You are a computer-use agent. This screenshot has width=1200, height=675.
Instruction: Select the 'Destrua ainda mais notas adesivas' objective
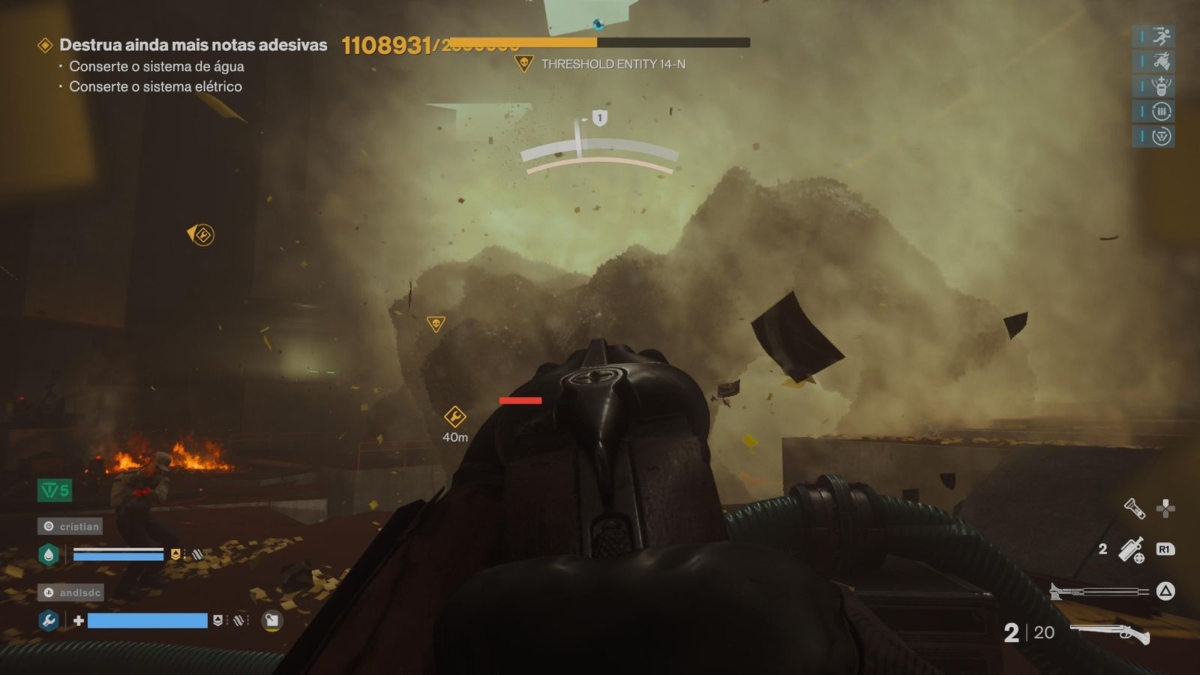pos(192,45)
